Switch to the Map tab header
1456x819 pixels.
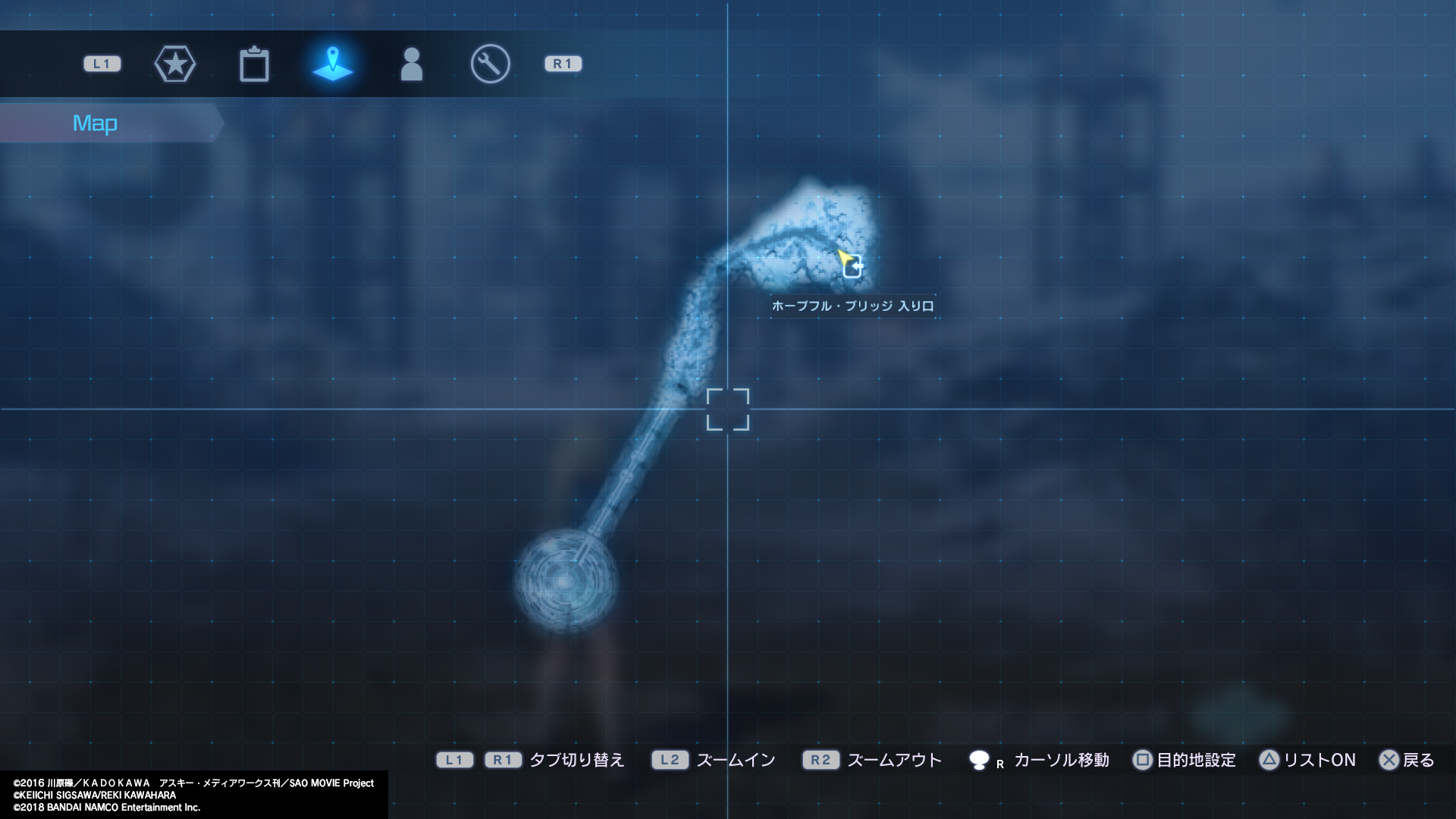click(94, 122)
